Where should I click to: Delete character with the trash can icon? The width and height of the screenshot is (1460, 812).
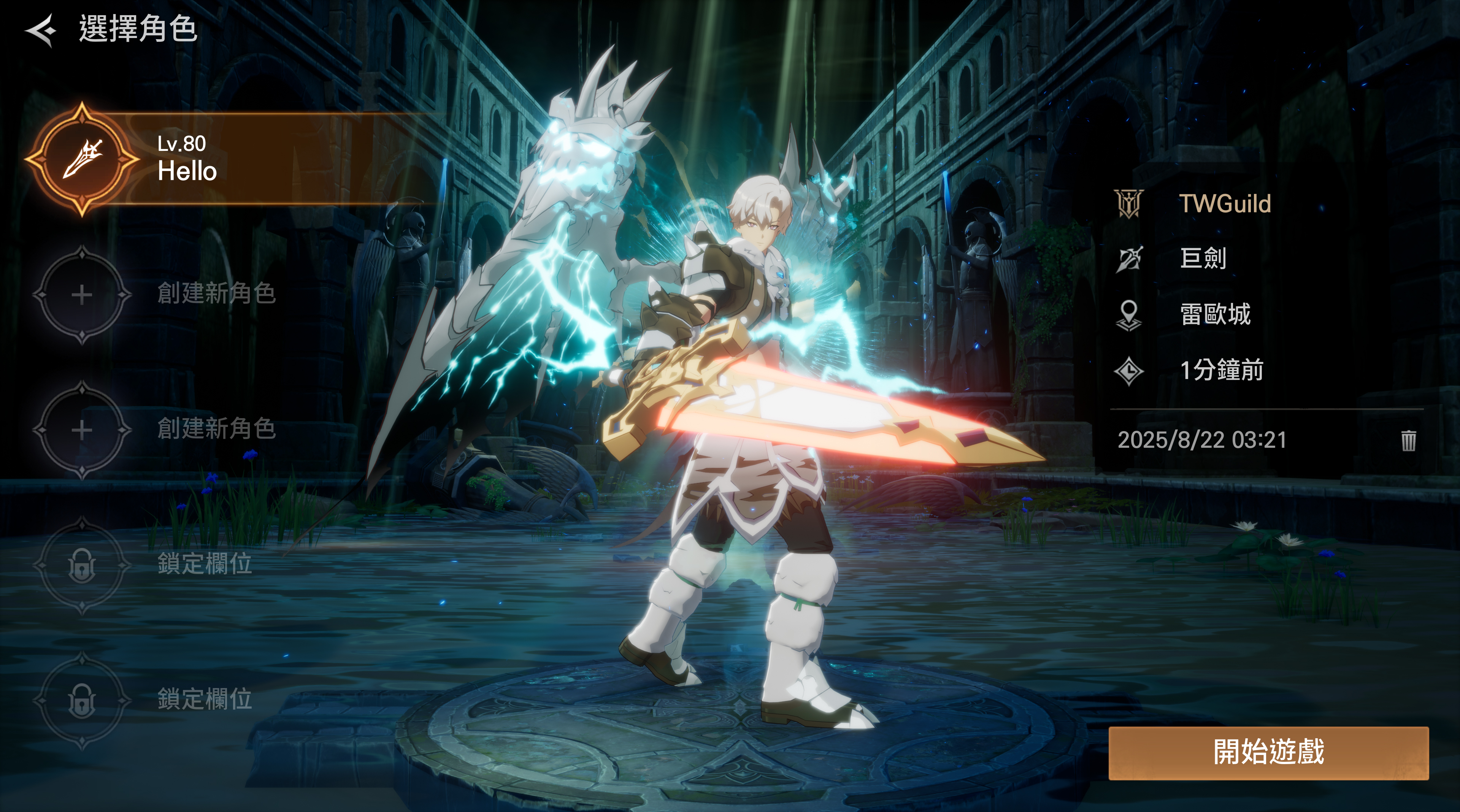pos(1408,440)
